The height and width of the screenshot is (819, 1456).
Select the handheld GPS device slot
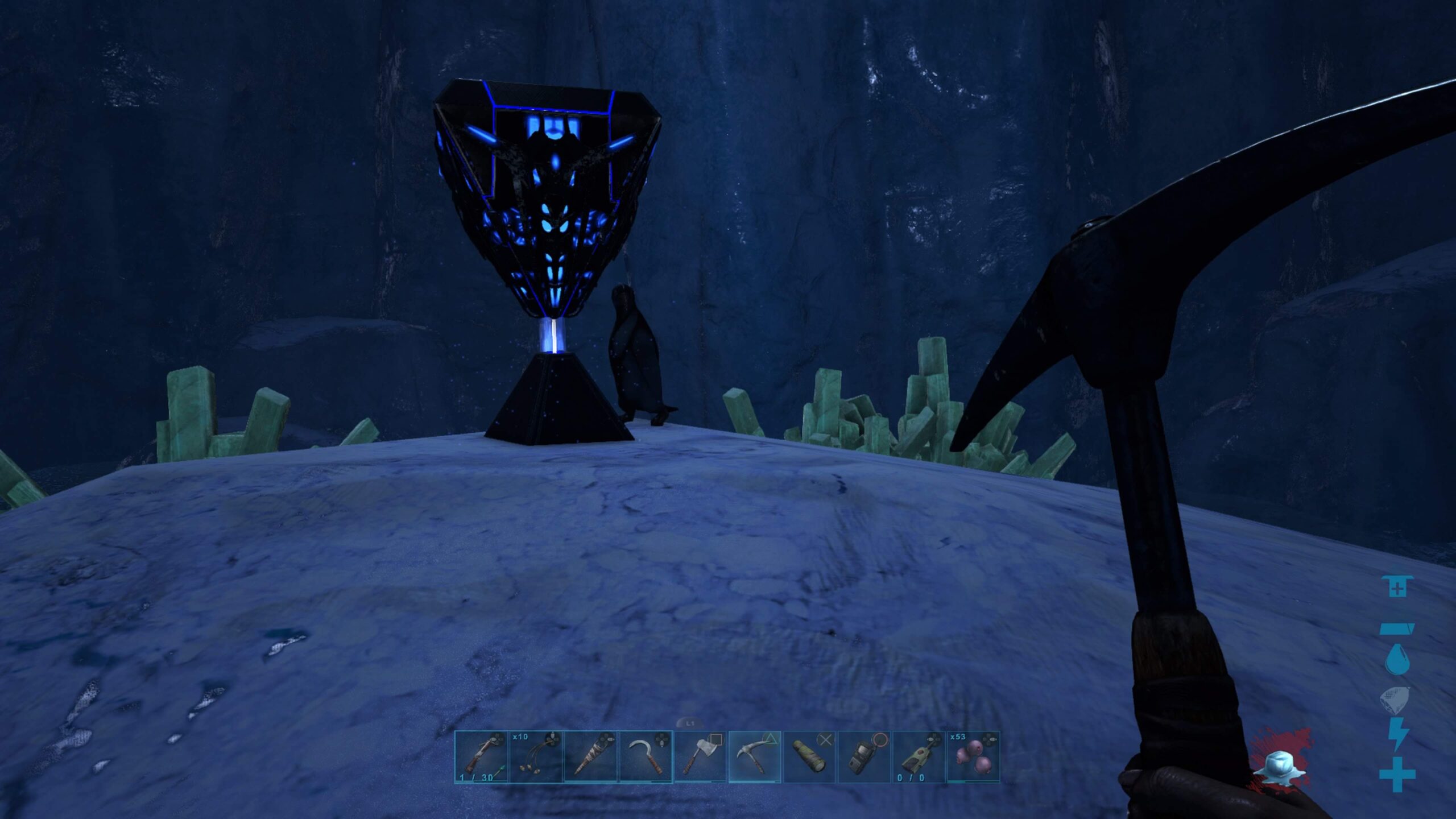(x=864, y=757)
